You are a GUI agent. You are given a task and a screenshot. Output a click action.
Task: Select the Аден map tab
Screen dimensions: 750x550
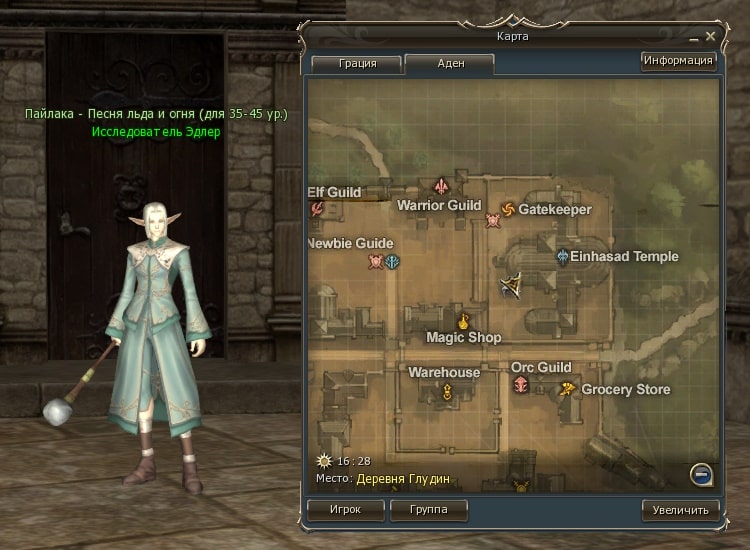click(x=450, y=63)
